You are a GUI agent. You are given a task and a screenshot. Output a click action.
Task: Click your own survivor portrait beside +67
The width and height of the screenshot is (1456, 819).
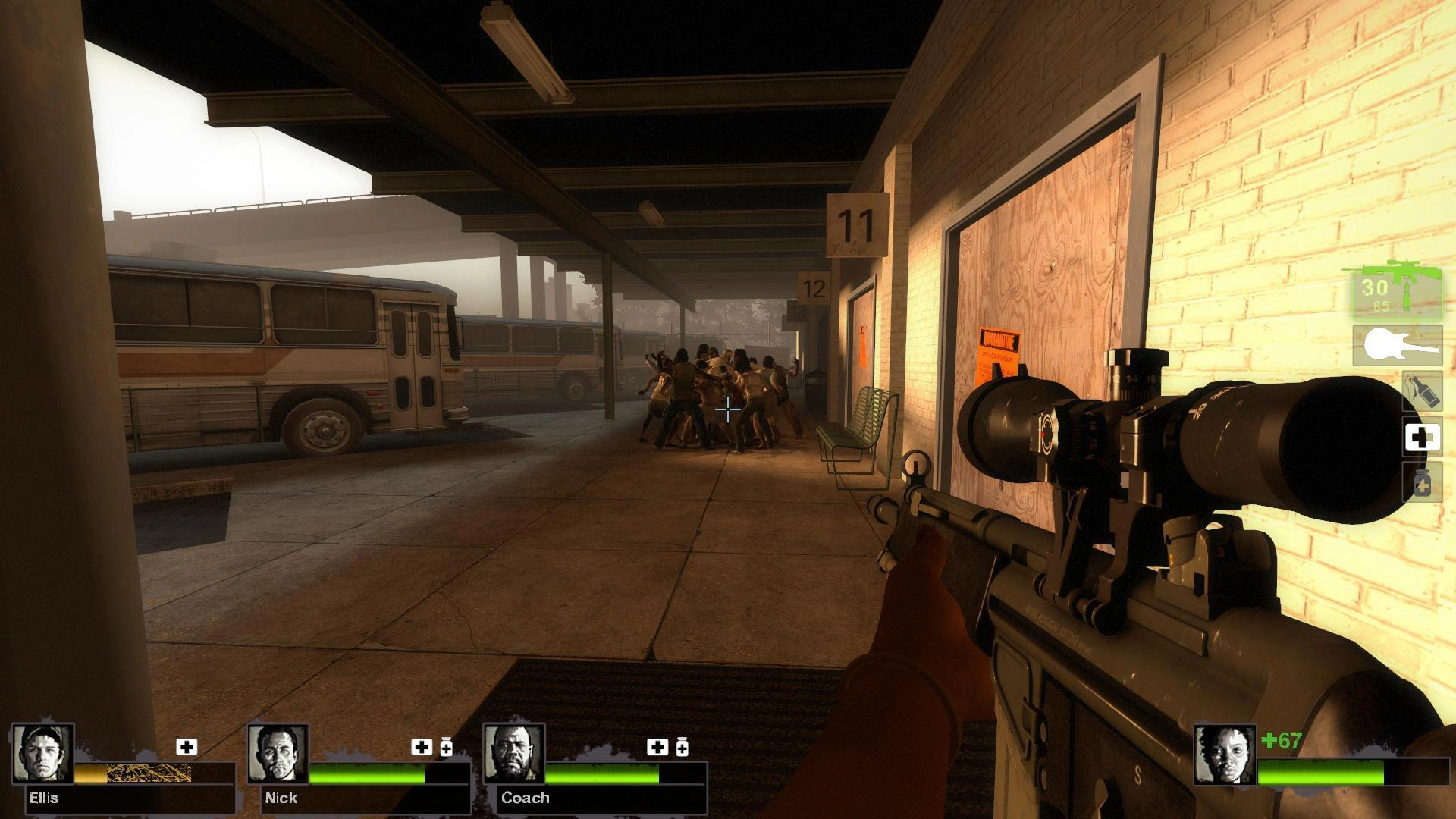tap(1224, 755)
